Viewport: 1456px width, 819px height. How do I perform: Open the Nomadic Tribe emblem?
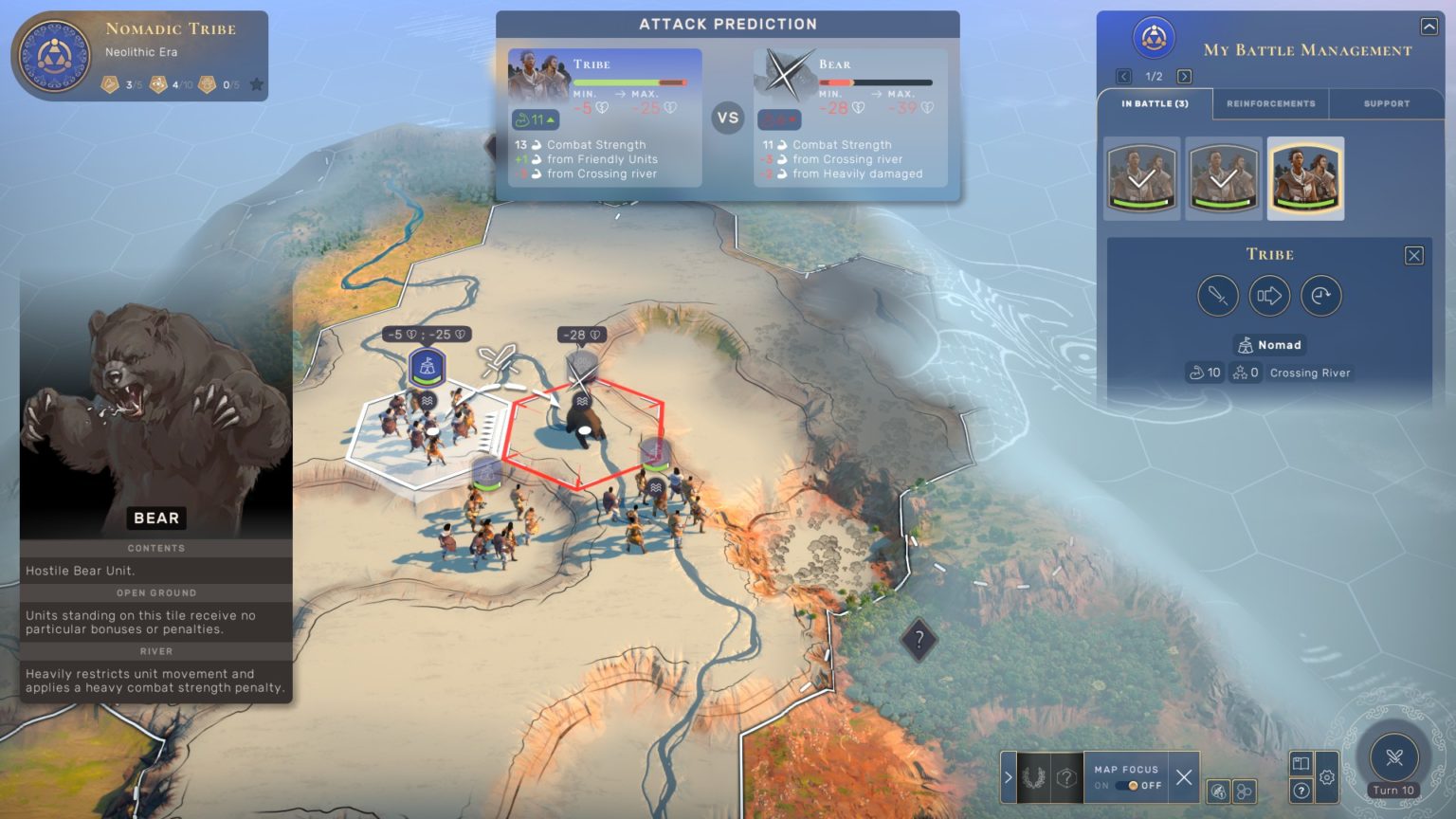(54, 55)
